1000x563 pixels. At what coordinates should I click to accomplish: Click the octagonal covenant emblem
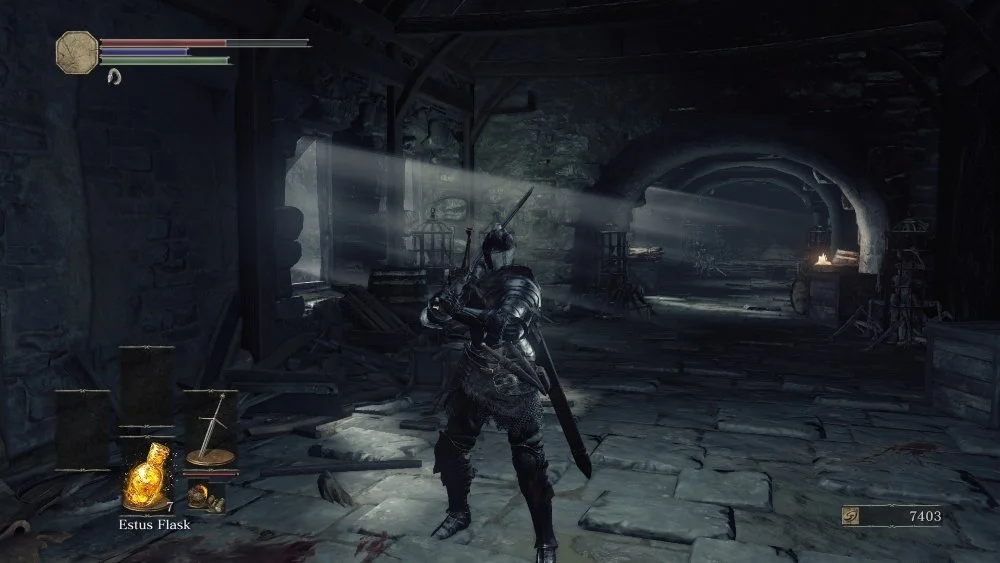click(x=76, y=50)
